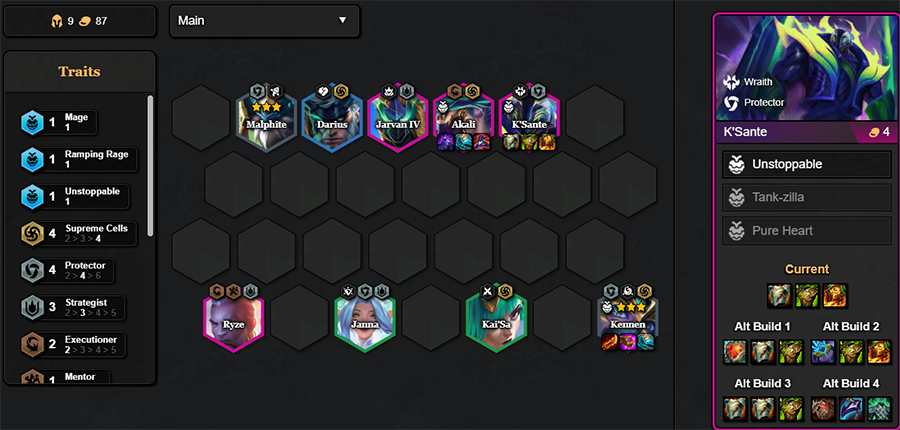Pick the Janna champion hex
Screen dimensions: 900x430
pos(365,318)
